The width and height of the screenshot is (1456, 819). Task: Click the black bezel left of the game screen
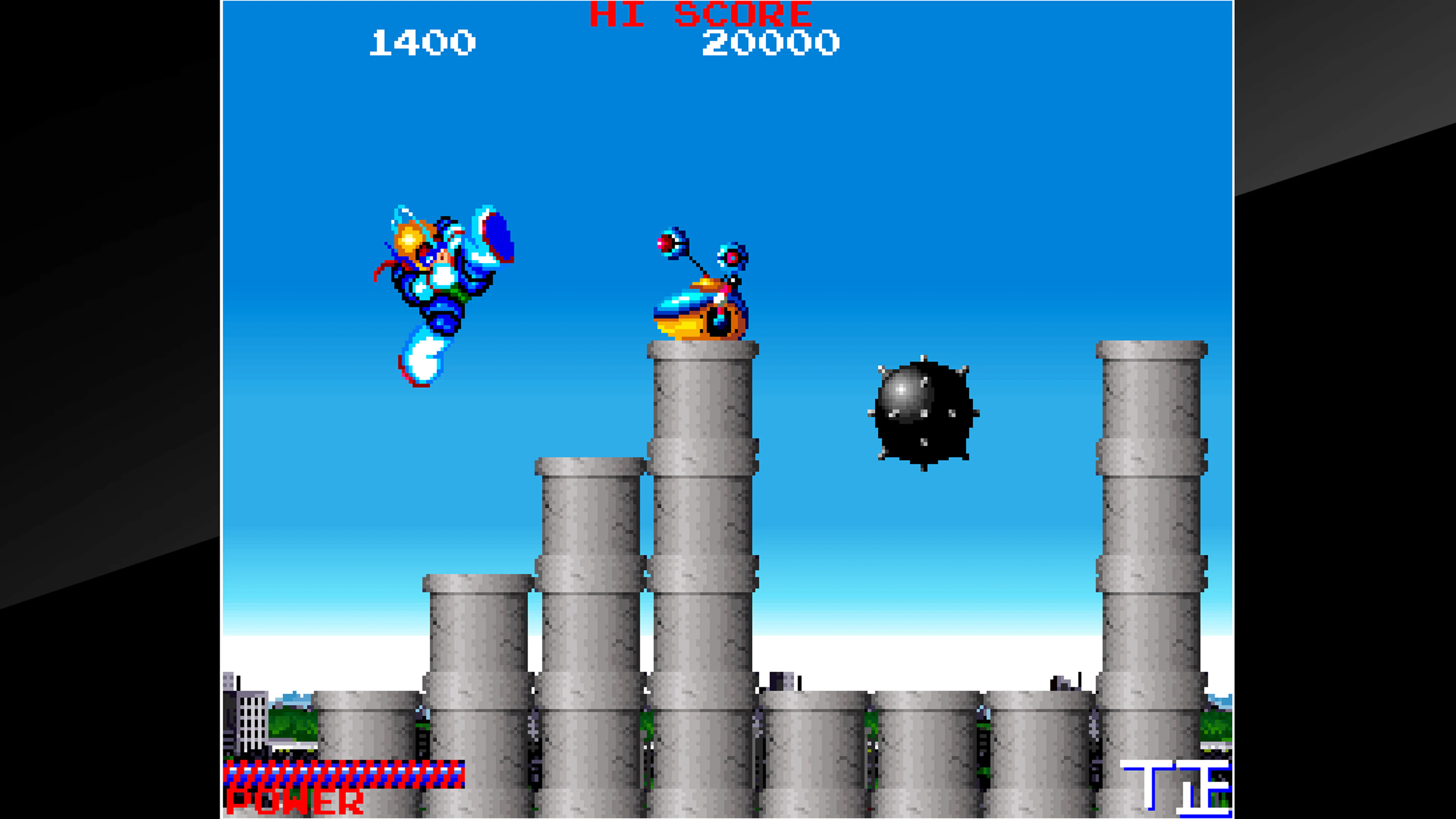click(x=107, y=395)
